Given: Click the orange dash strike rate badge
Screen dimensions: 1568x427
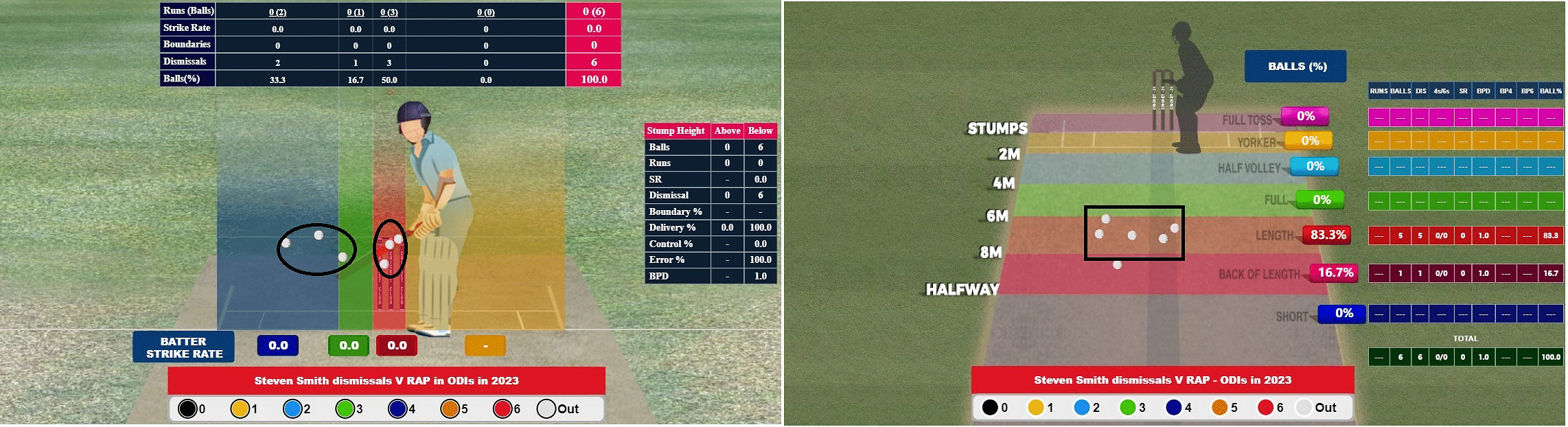Looking at the screenshot, I should click(x=485, y=345).
